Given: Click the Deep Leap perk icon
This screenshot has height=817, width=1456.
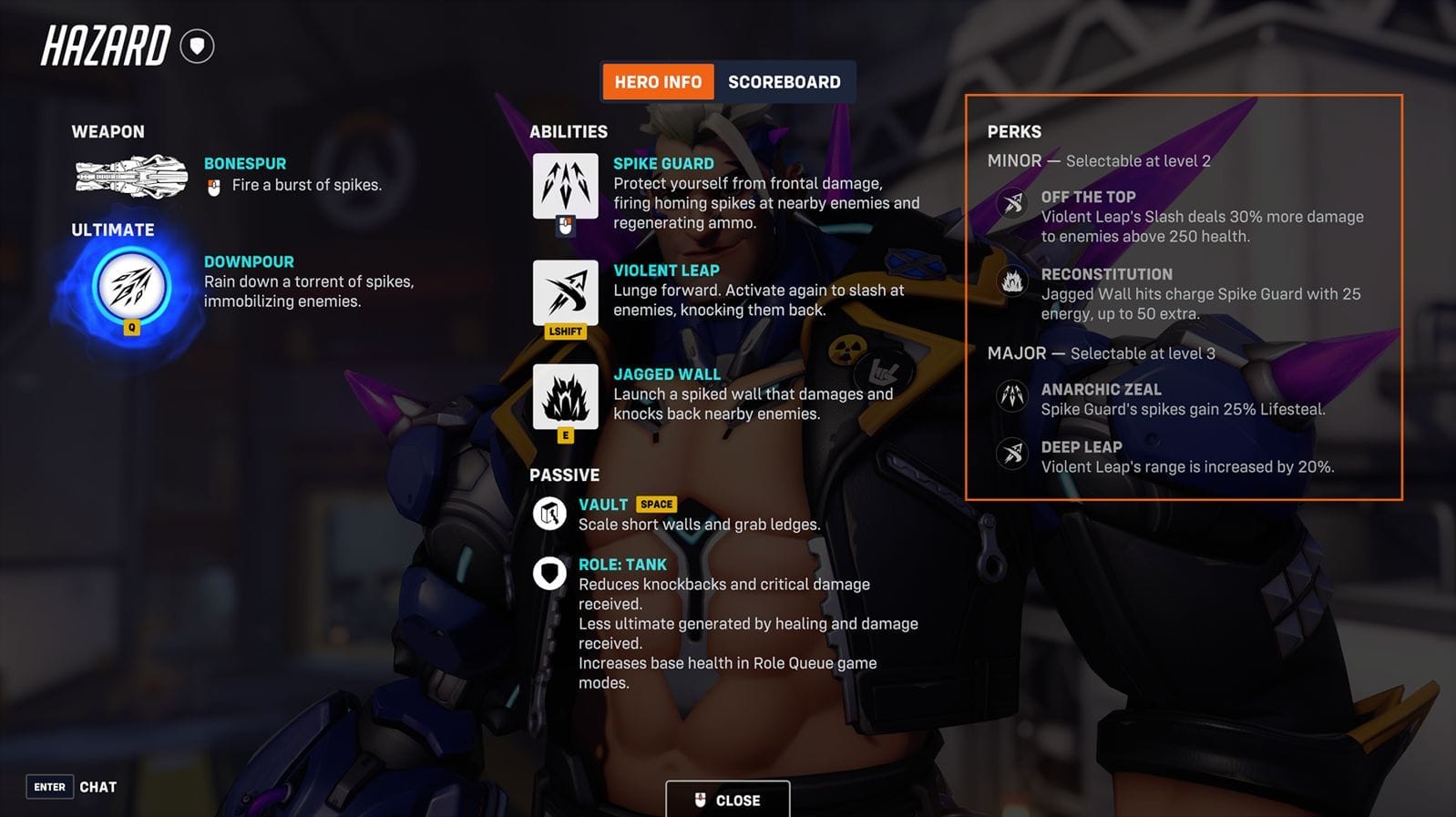Looking at the screenshot, I should coord(1011,454).
